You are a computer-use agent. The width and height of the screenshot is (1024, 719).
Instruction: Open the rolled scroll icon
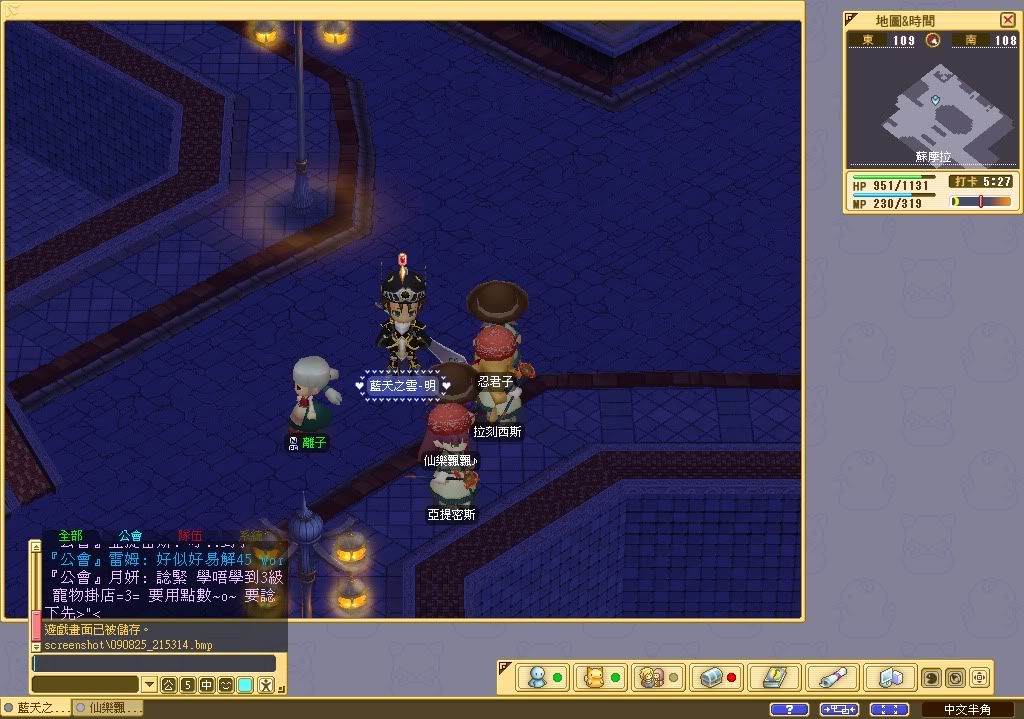pos(828,677)
